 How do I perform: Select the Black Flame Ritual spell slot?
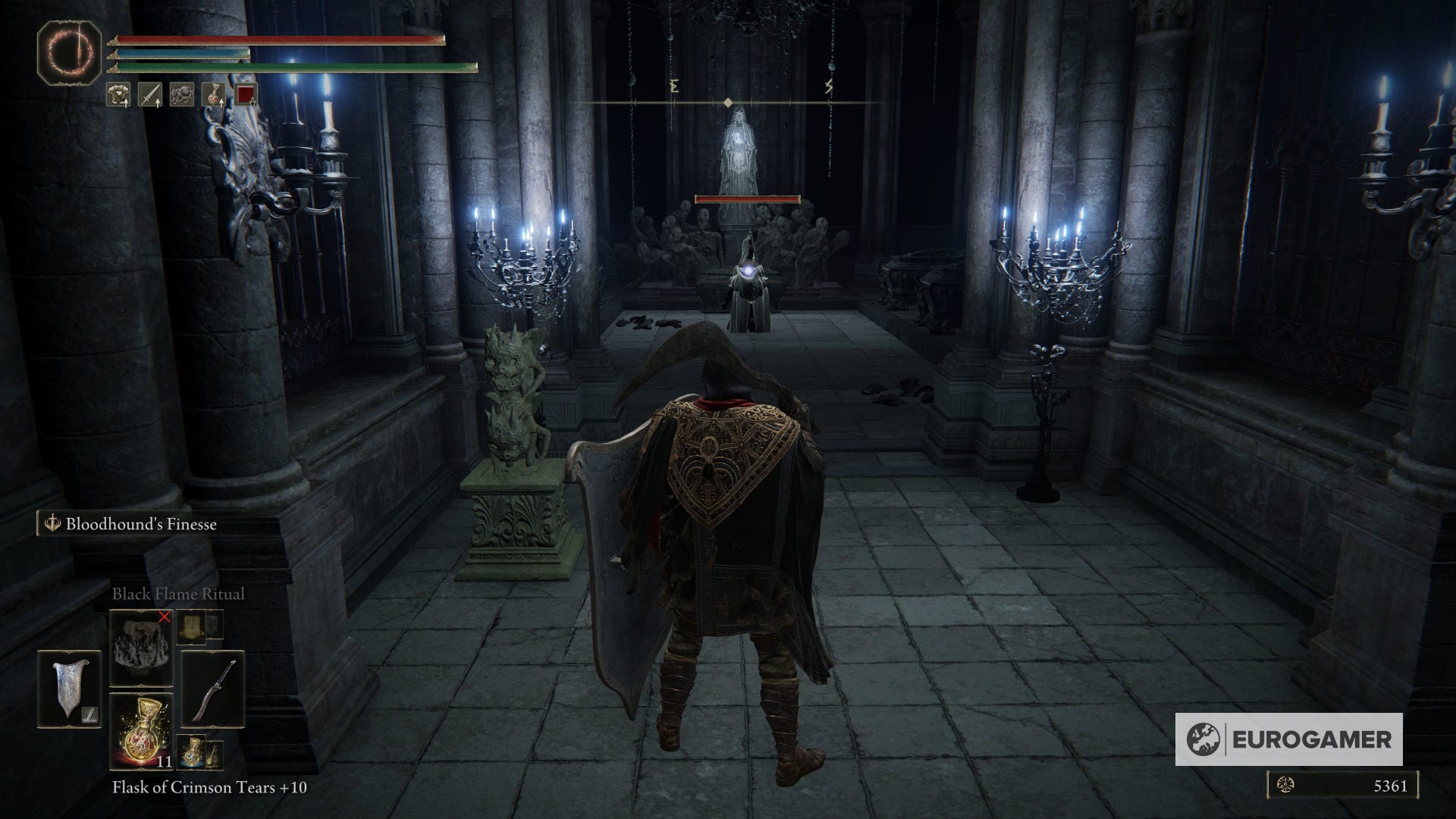tap(142, 648)
